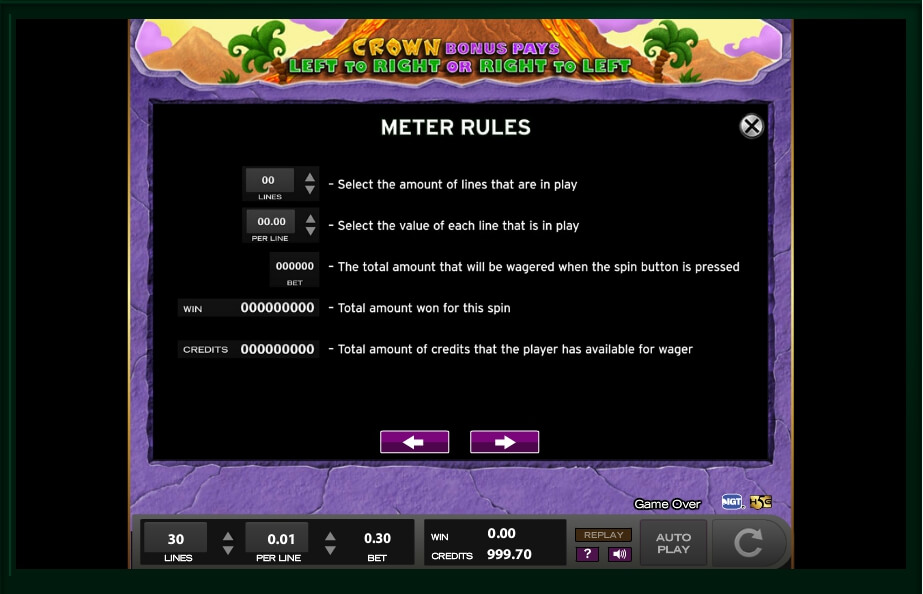The width and height of the screenshot is (923, 594).
Task: Start Auto Play
Action: pyautogui.click(x=673, y=543)
